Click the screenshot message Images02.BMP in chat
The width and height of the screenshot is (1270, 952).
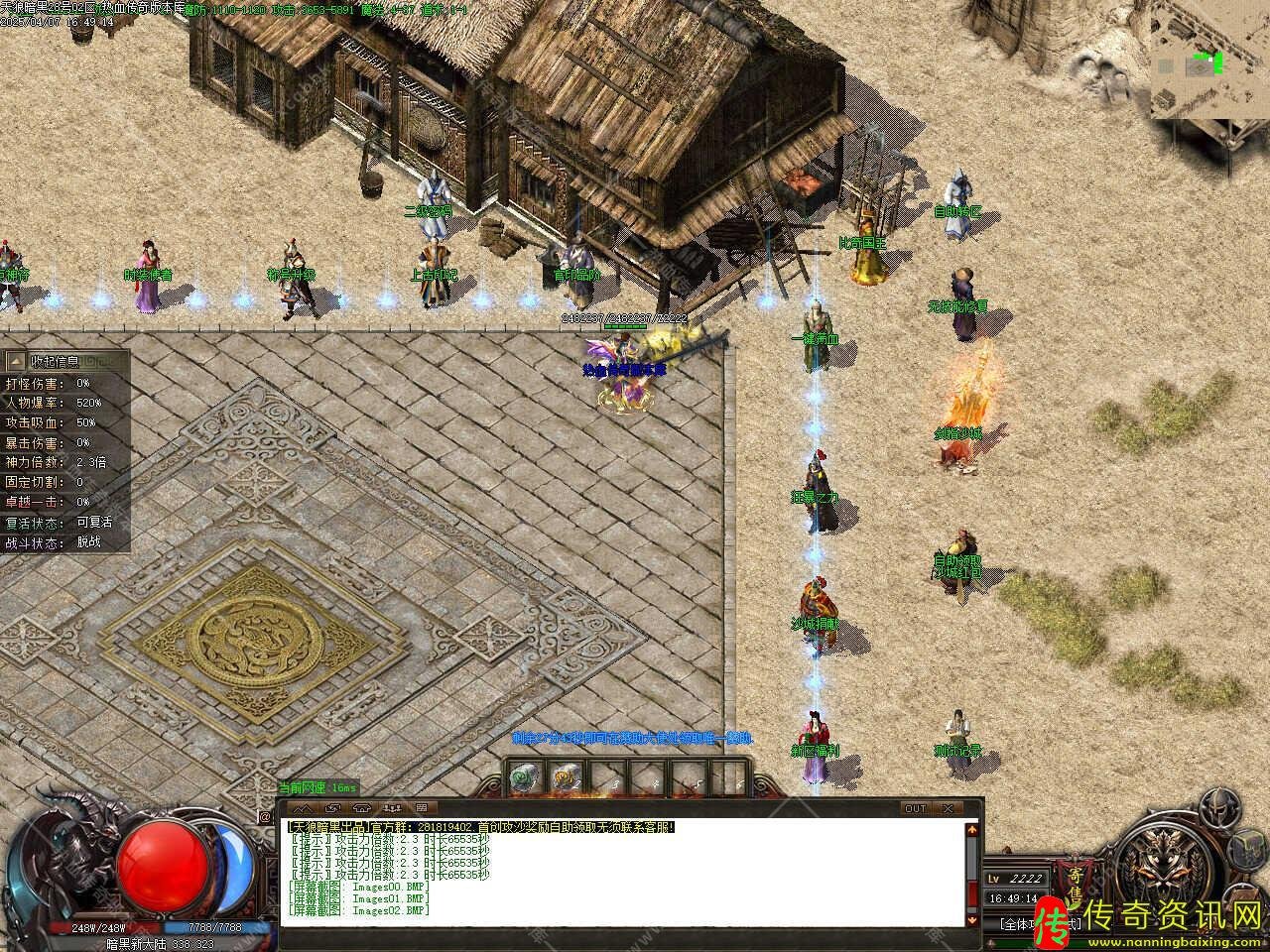pos(358,910)
